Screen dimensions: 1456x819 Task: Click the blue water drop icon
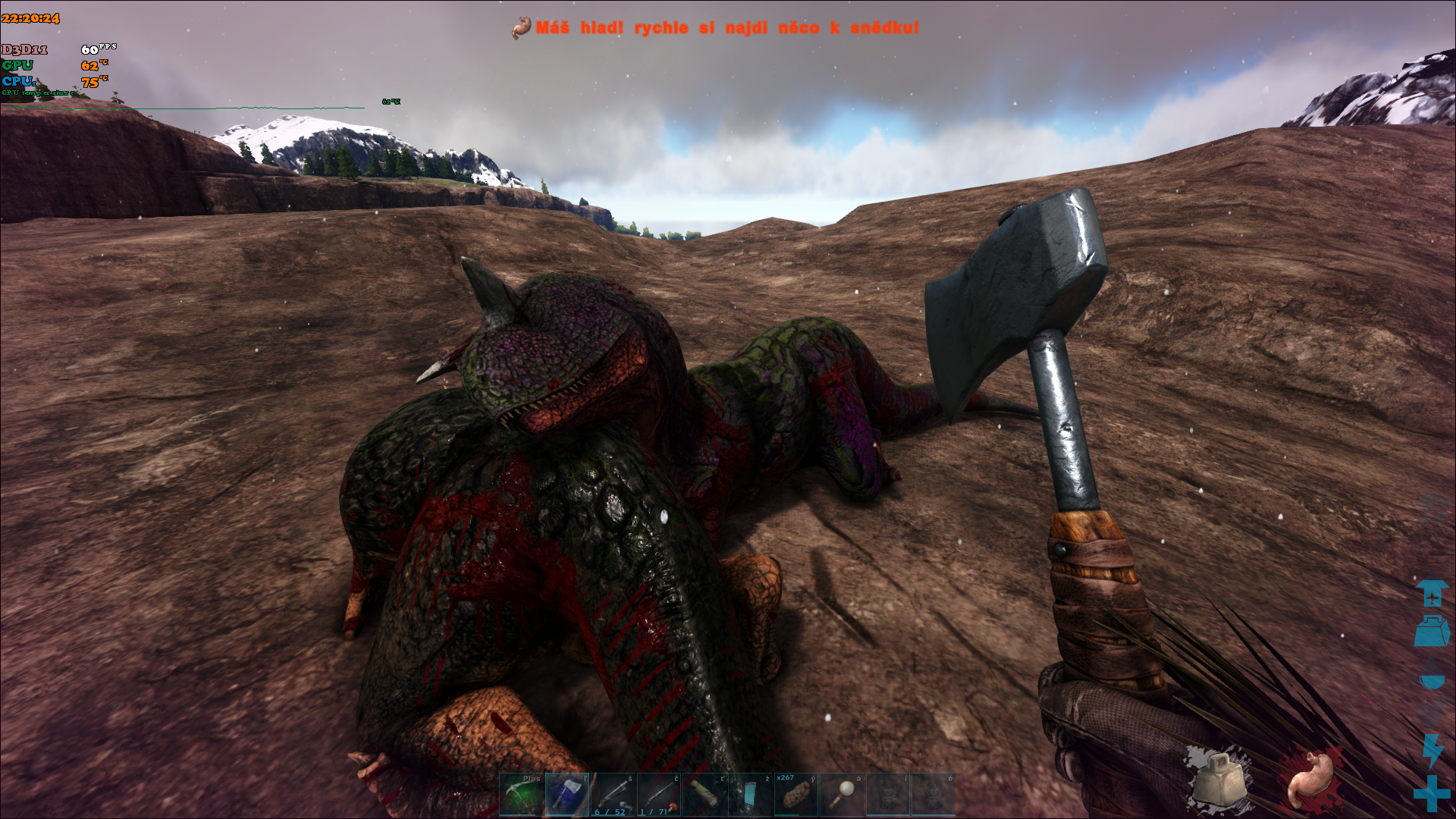tap(1431, 677)
